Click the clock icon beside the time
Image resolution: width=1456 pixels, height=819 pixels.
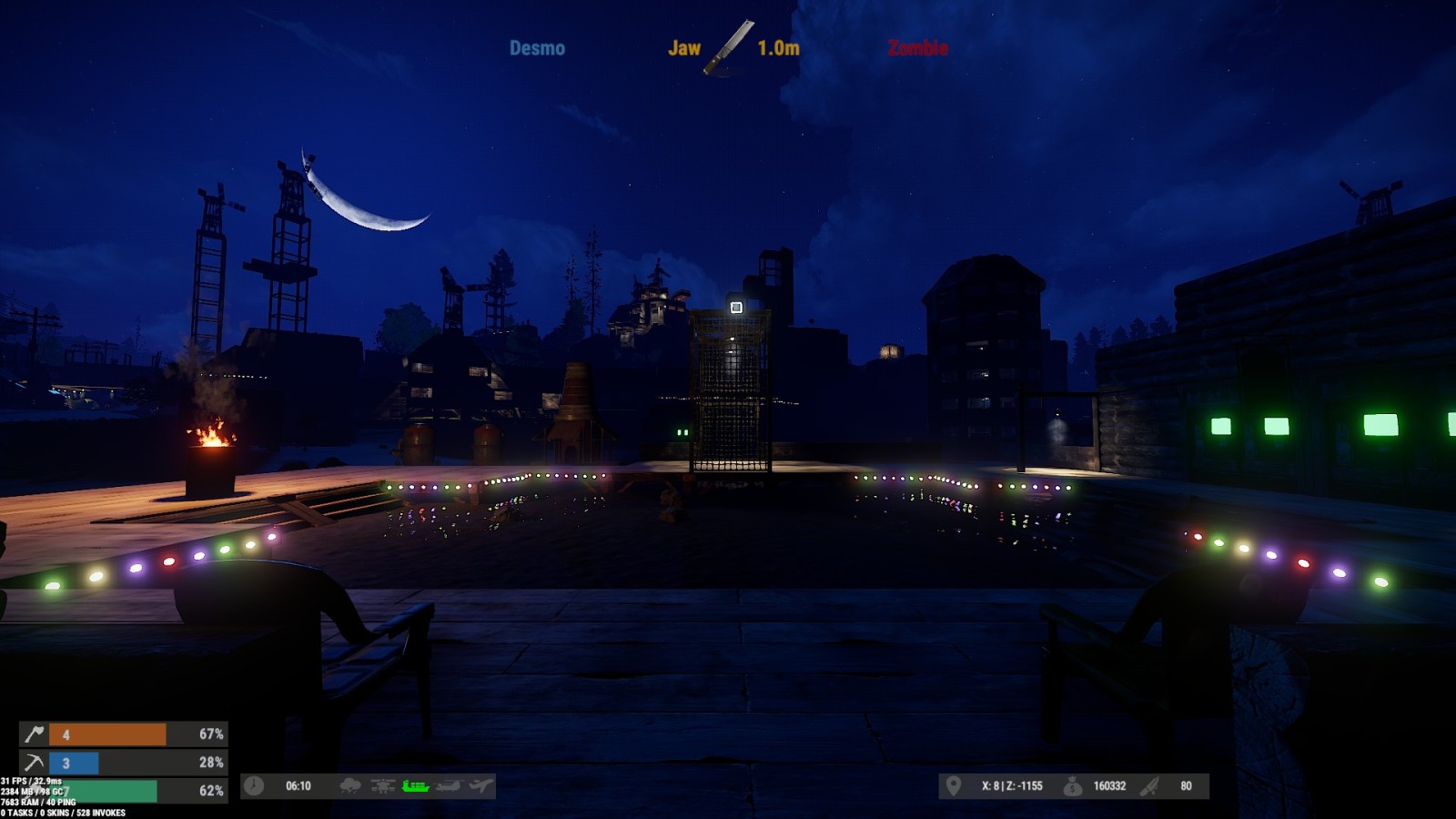point(254,786)
